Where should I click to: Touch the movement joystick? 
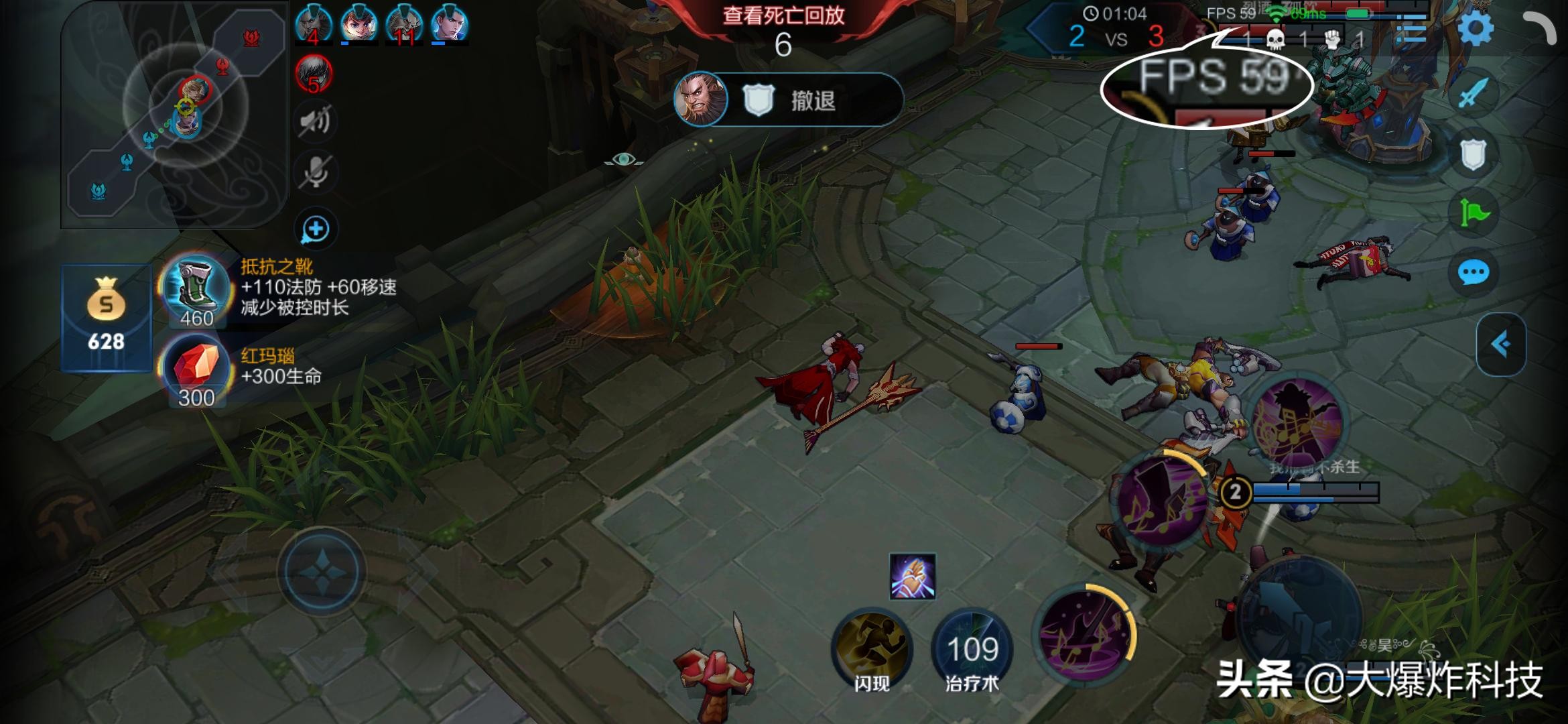coord(322,571)
